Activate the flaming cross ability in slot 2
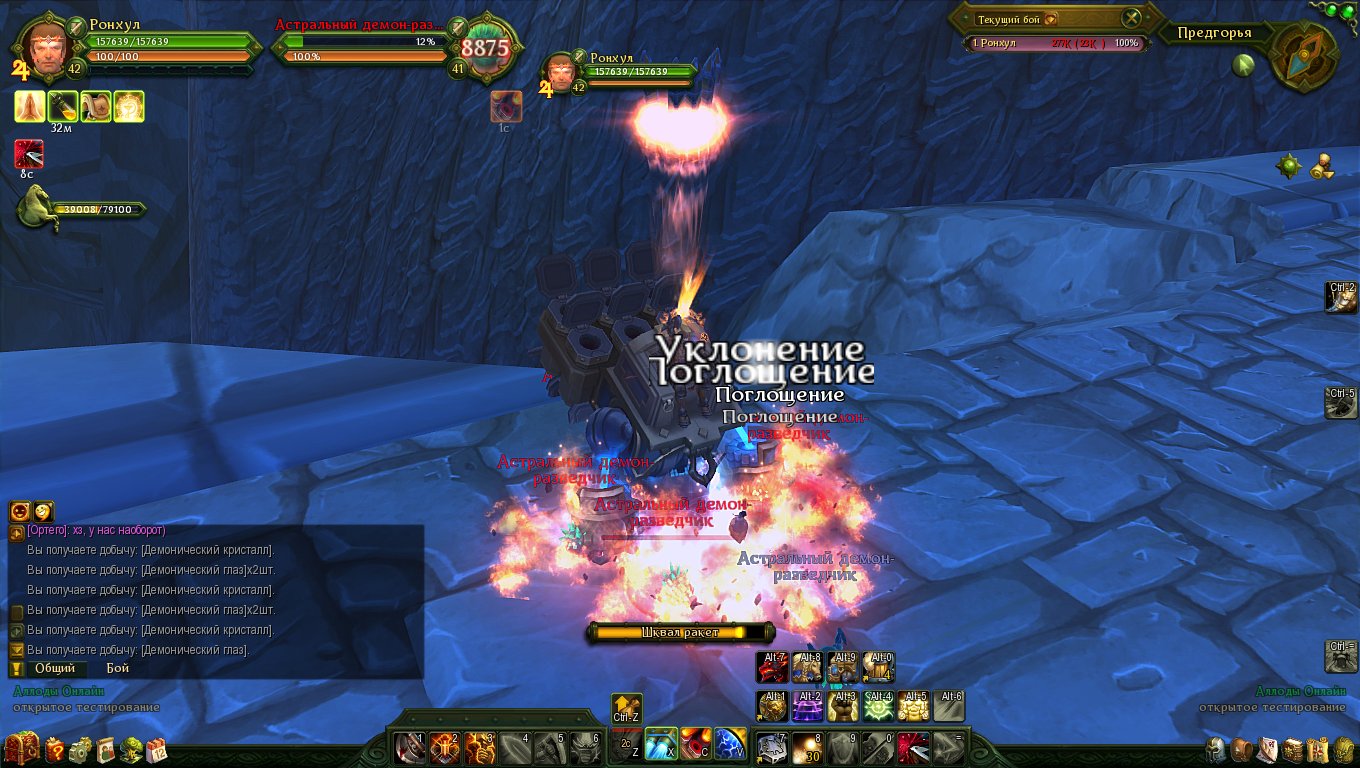Image resolution: width=1360 pixels, height=768 pixels. (x=444, y=746)
